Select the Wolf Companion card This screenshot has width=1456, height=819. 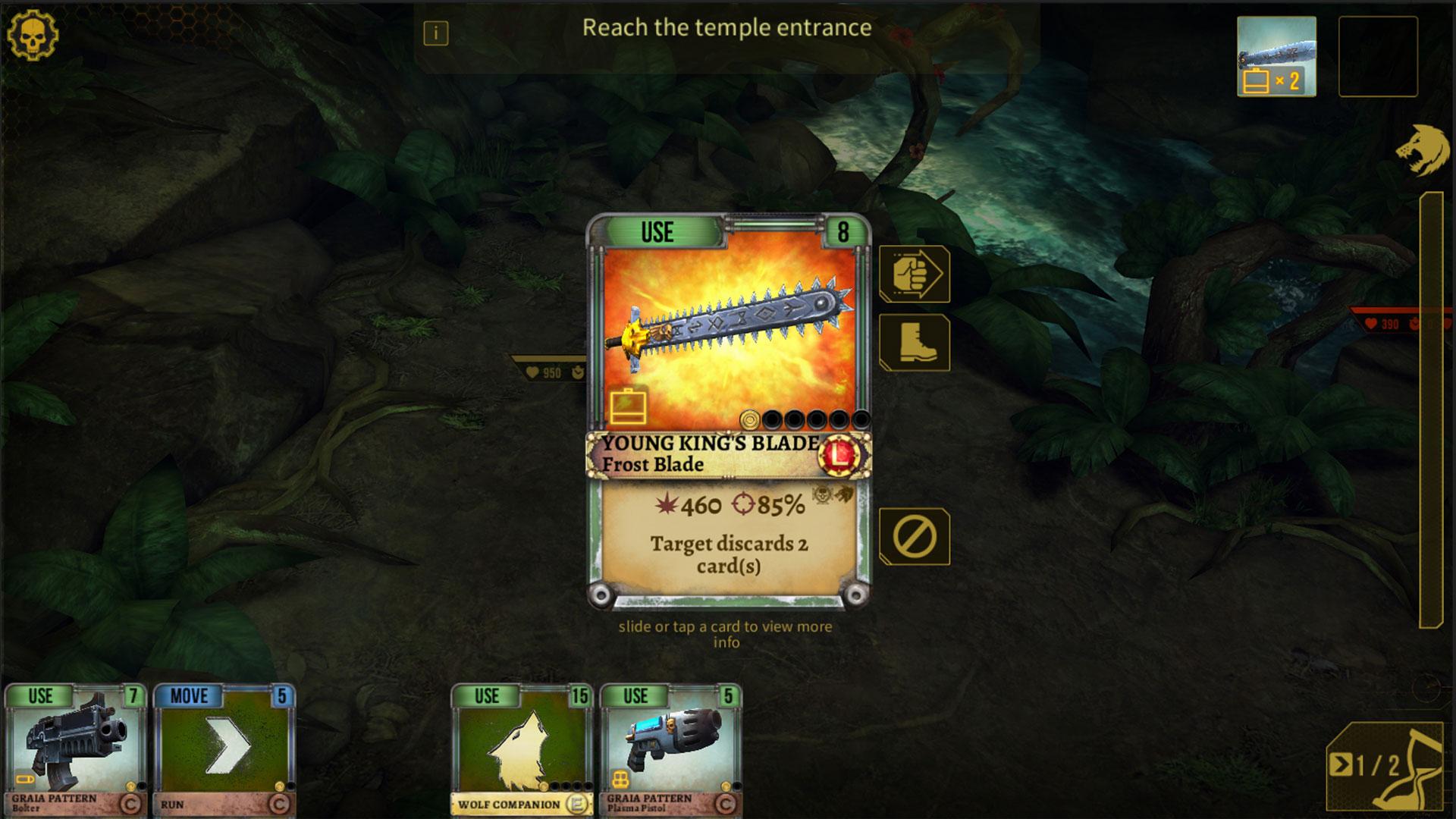pos(521,749)
